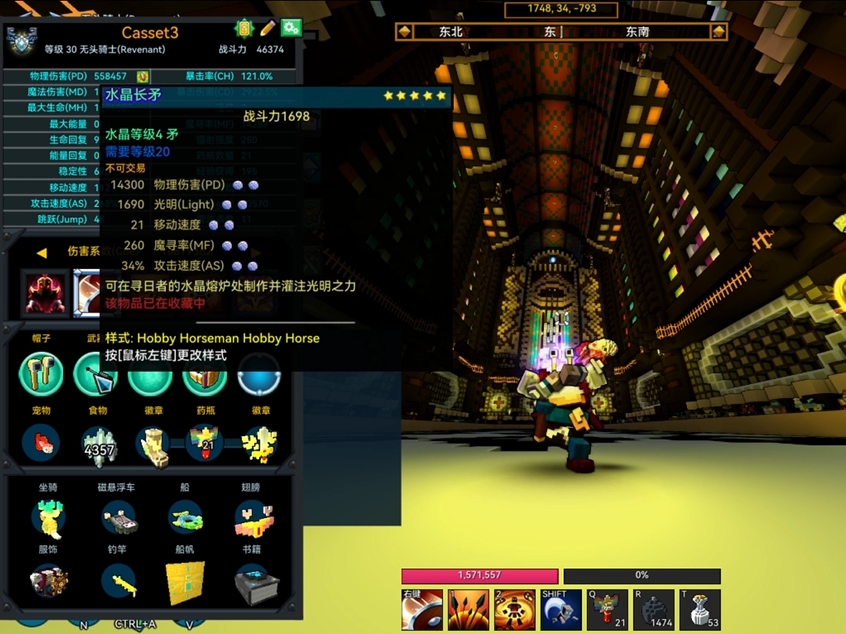Viewport: 846px width, 634px height.
Task: Open the mag rider hoverboard slot
Action: [x=118, y=517]
